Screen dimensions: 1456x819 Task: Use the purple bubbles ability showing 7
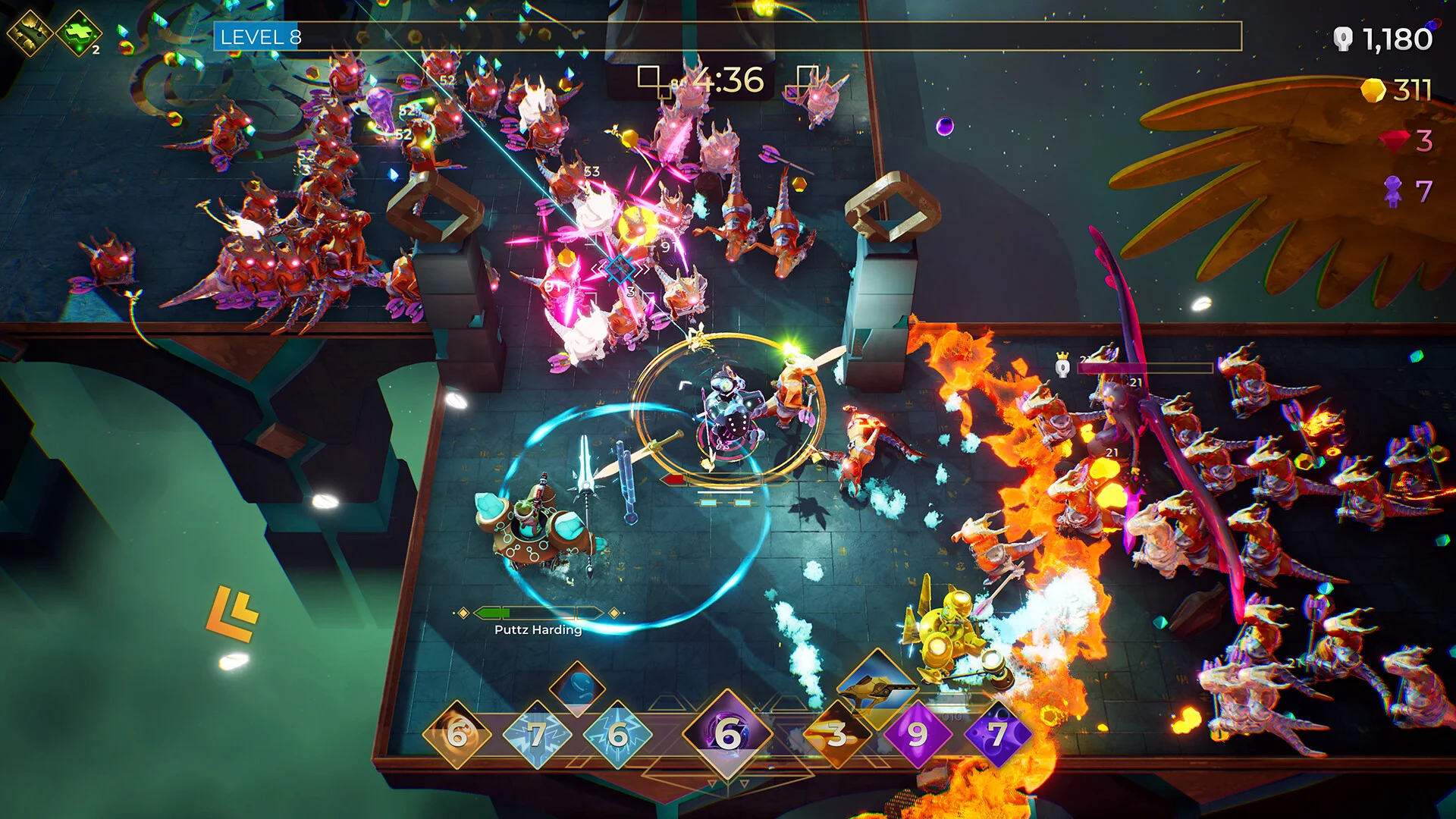997,733
